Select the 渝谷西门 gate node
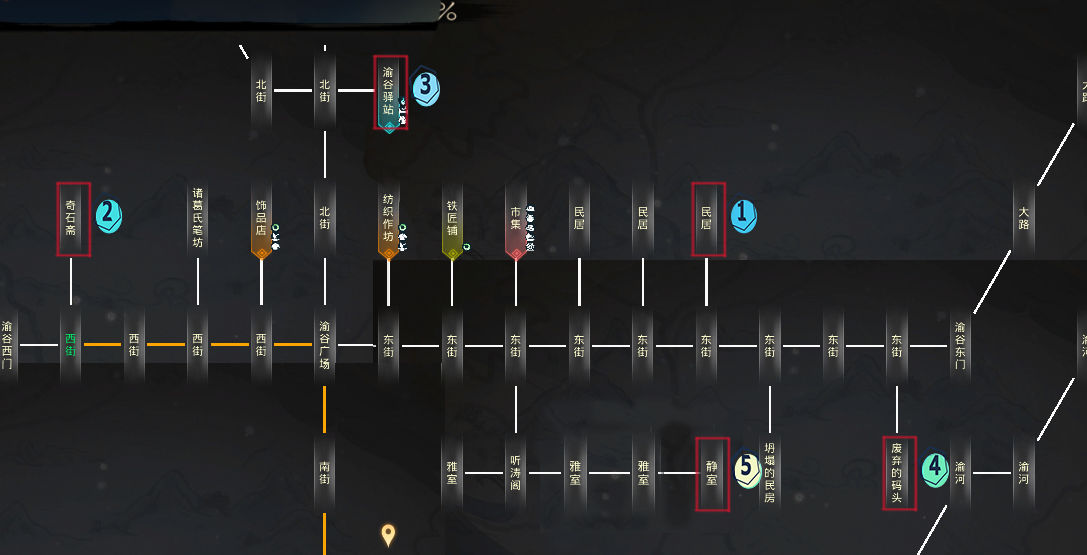The image size is (1087, 555). coord(8,345)
